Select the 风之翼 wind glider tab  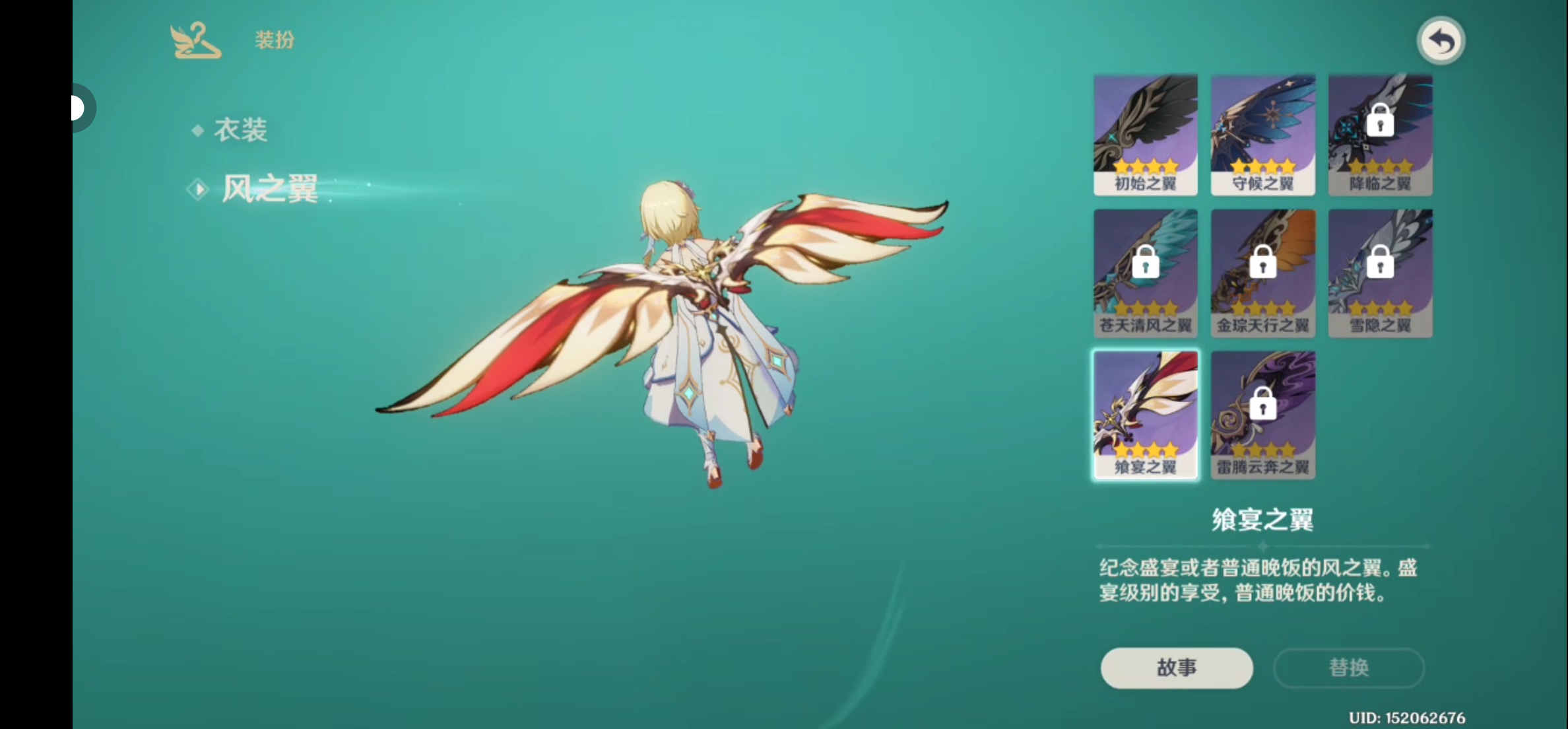pyautogui.click(x=269, y=190)
